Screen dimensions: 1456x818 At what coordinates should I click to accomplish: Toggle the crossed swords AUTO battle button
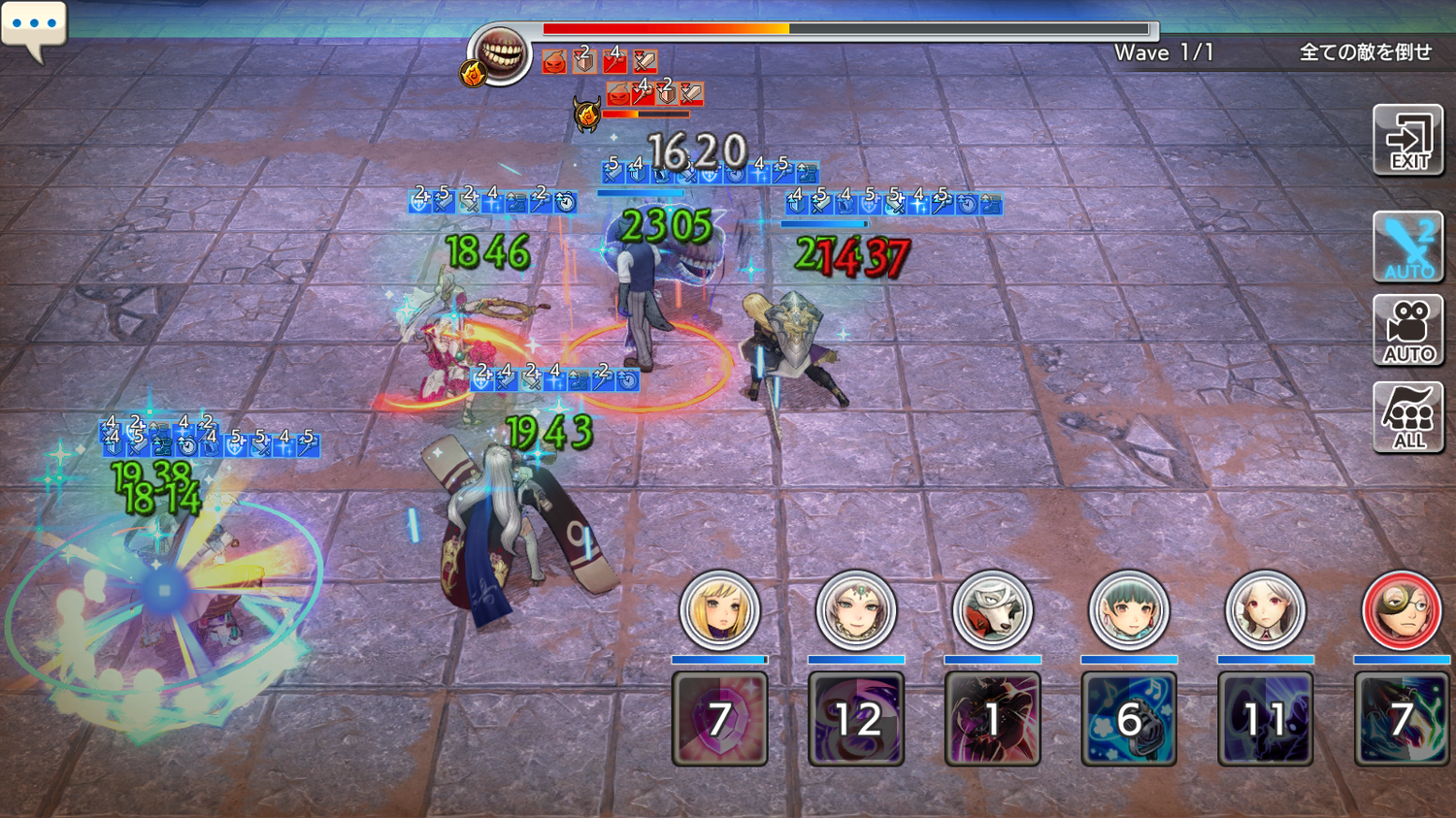[1407, 246]
